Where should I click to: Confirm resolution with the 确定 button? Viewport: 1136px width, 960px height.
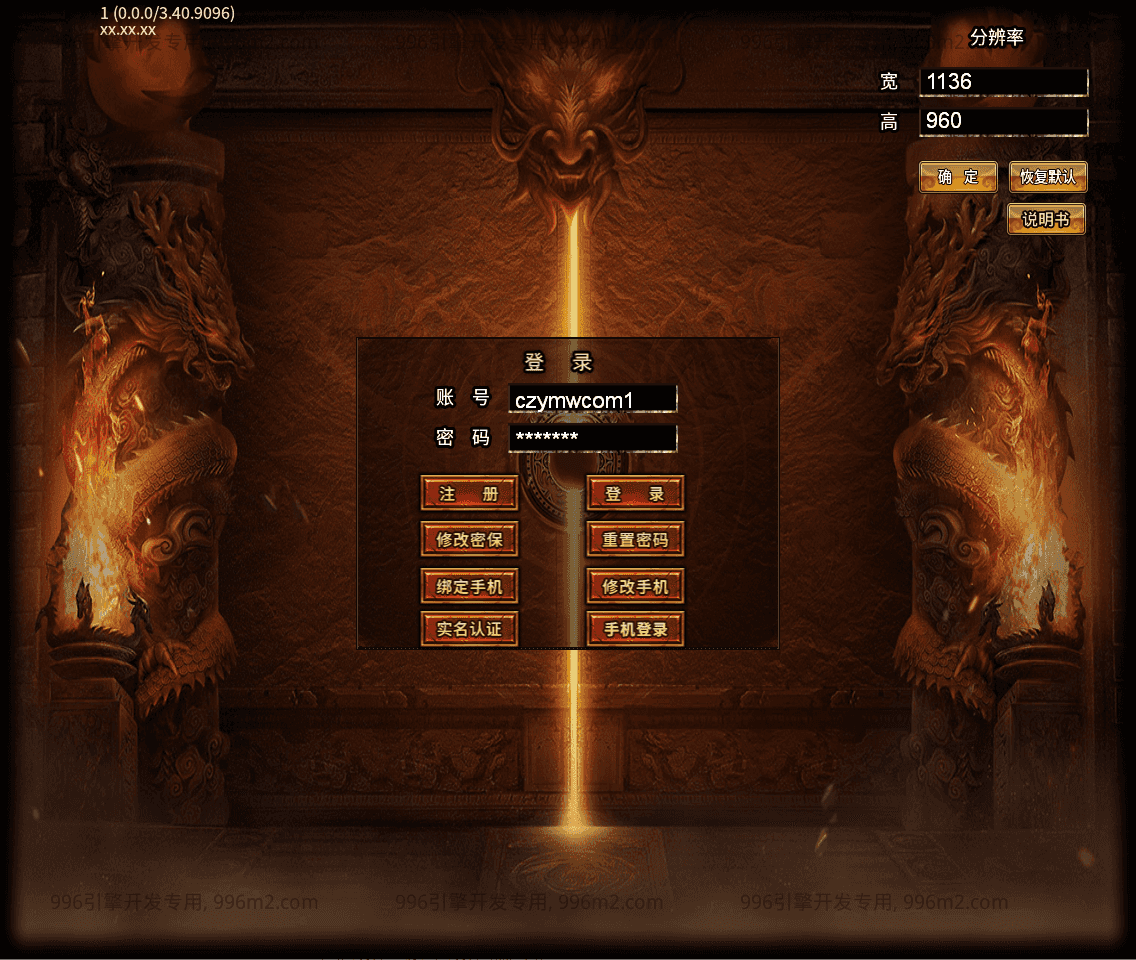(958, 177)
